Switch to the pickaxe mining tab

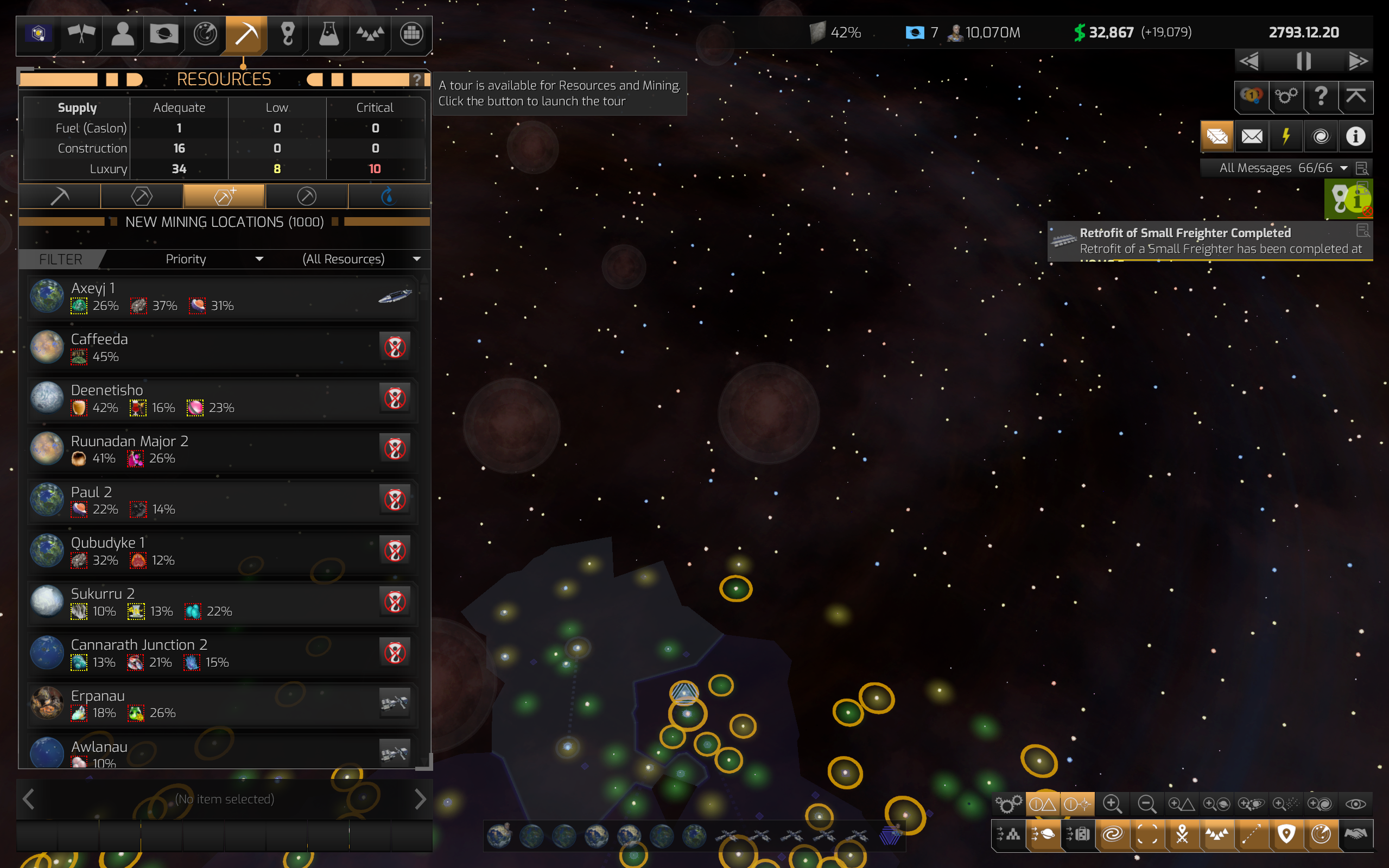tap(60, 197)
